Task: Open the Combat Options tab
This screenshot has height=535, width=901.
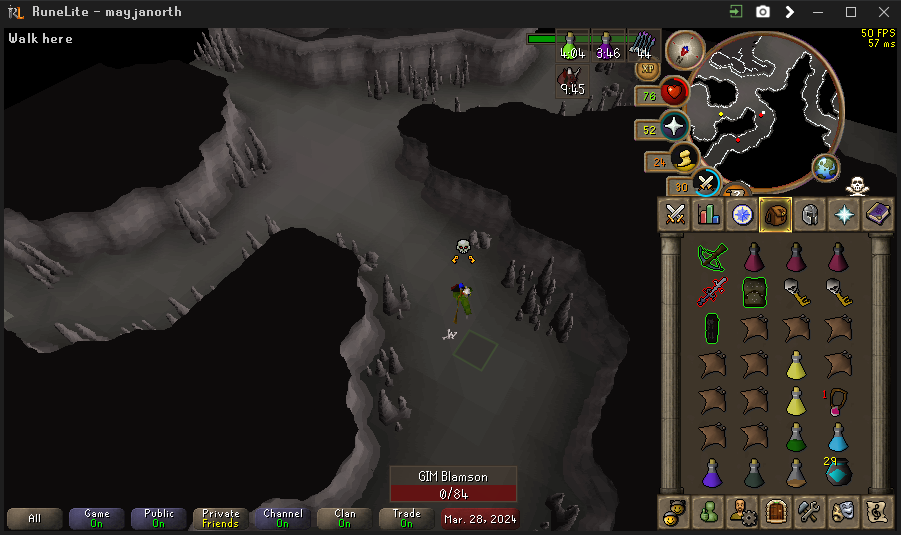Action: click(x=675, y=214)
